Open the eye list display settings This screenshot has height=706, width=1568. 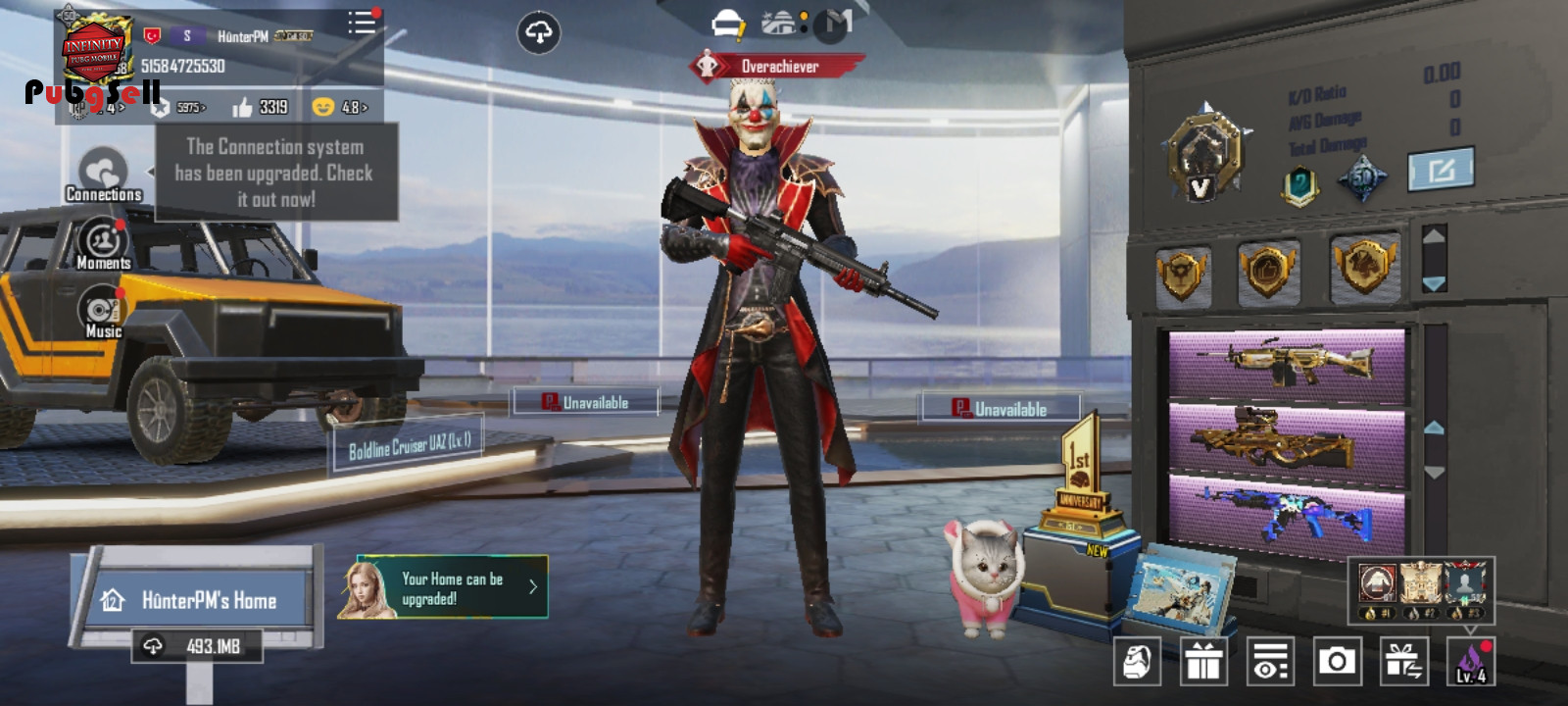(x=1270, y=662)
